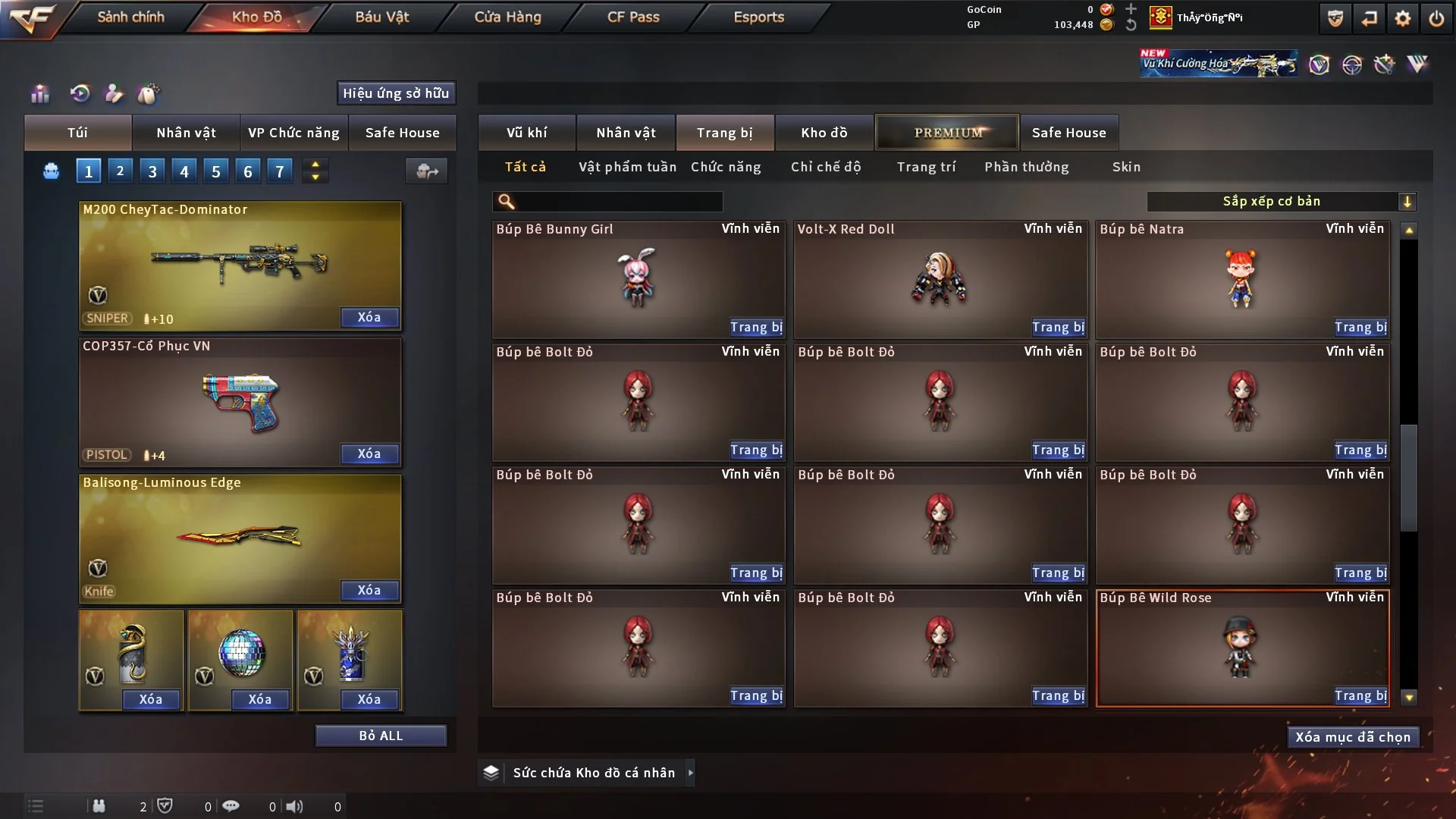Select the Volt-X Red Doll item
Image resolution: width=1456 pixels, height=819 pixels.
pyautogui.click(x=940, y=279)
